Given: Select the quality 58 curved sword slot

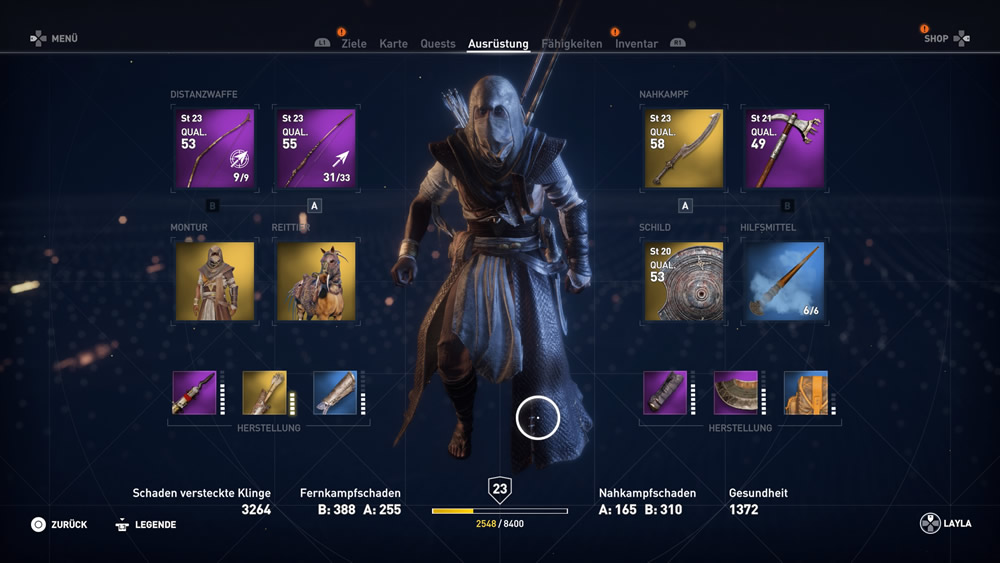Looking at the screenshot, I should [684, 149].
